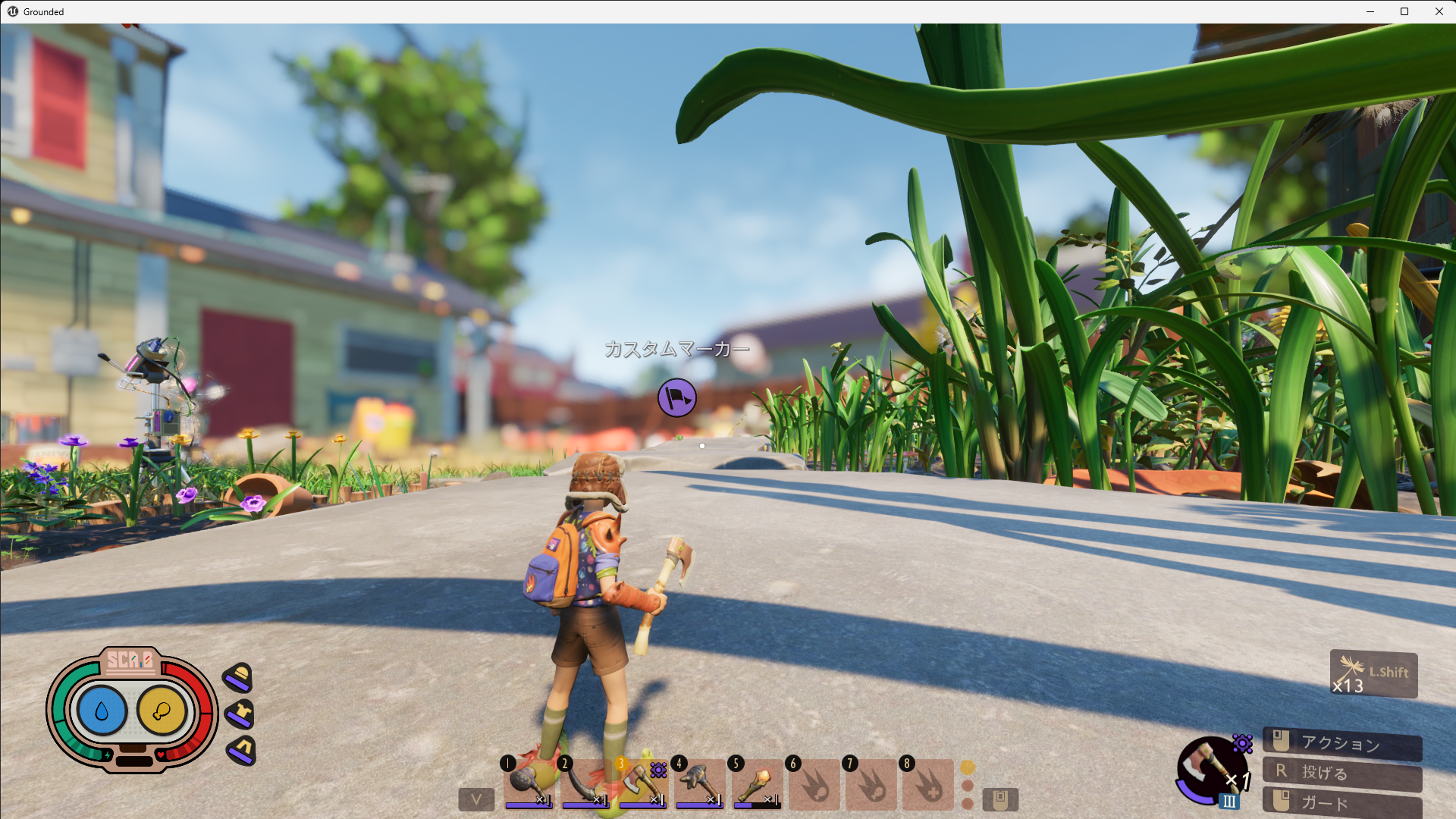Click the leg armor pants icon
Image resolution: width=1456 pixels, height=819 pixels.
[x=242, y=750]
